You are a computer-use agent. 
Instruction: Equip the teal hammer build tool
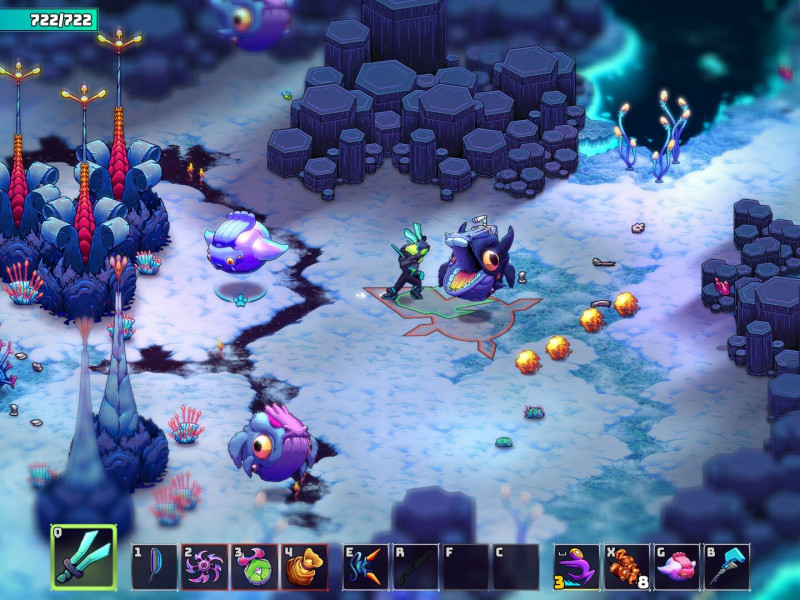pos(726,566)
